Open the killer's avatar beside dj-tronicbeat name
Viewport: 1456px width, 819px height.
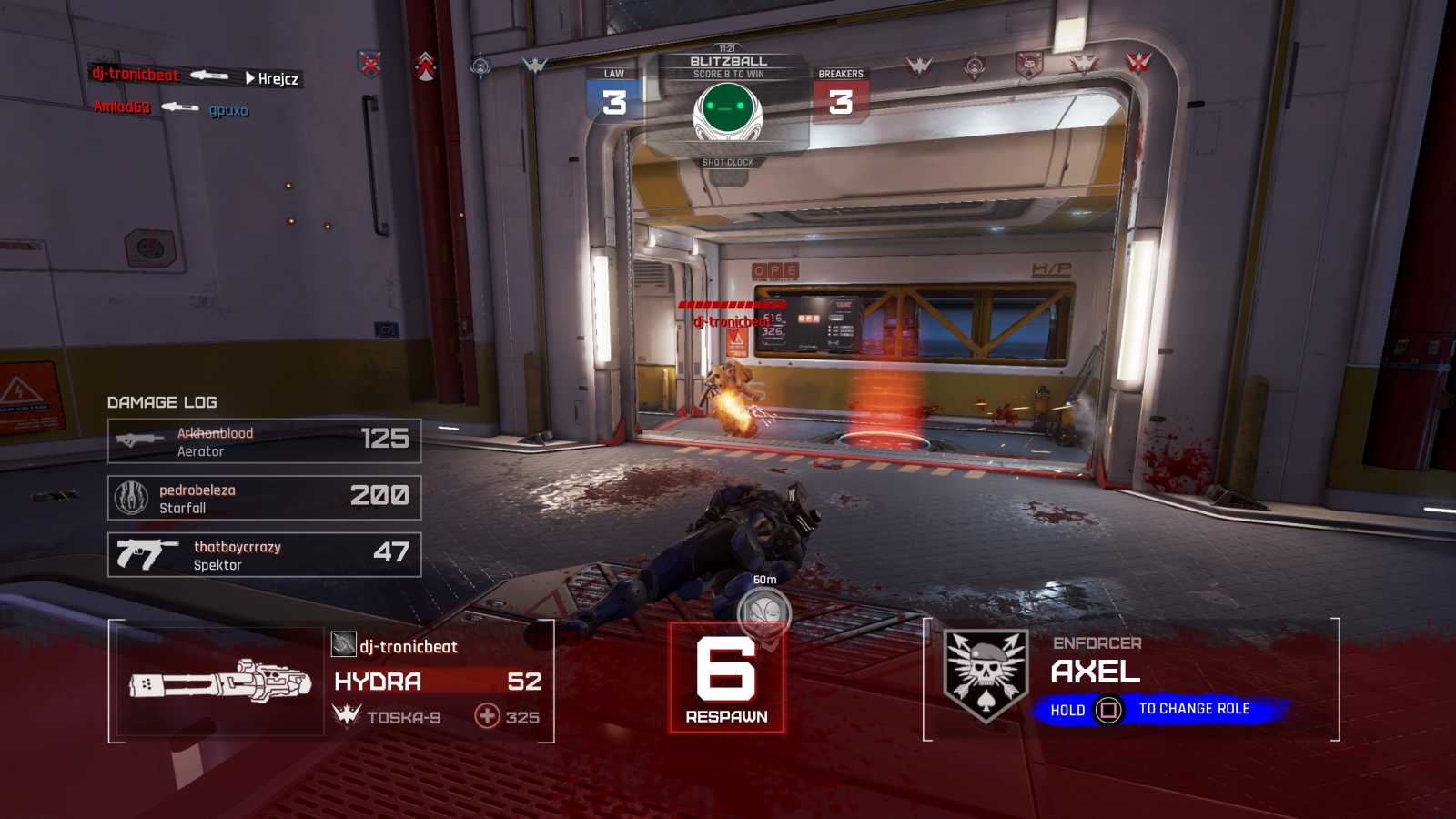coord(343,645)
